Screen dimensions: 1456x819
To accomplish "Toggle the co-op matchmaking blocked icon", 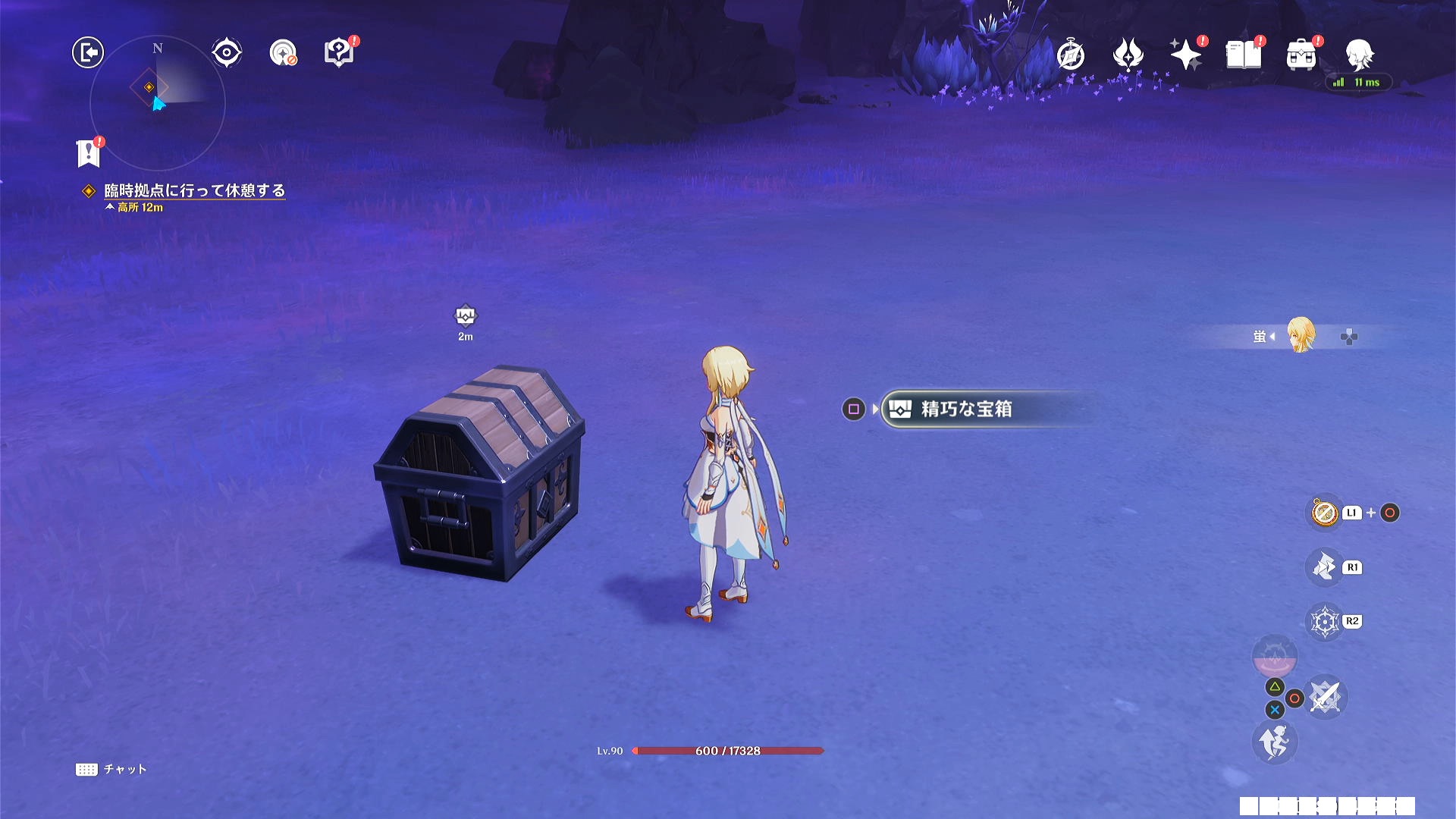I will coord(283,52).
